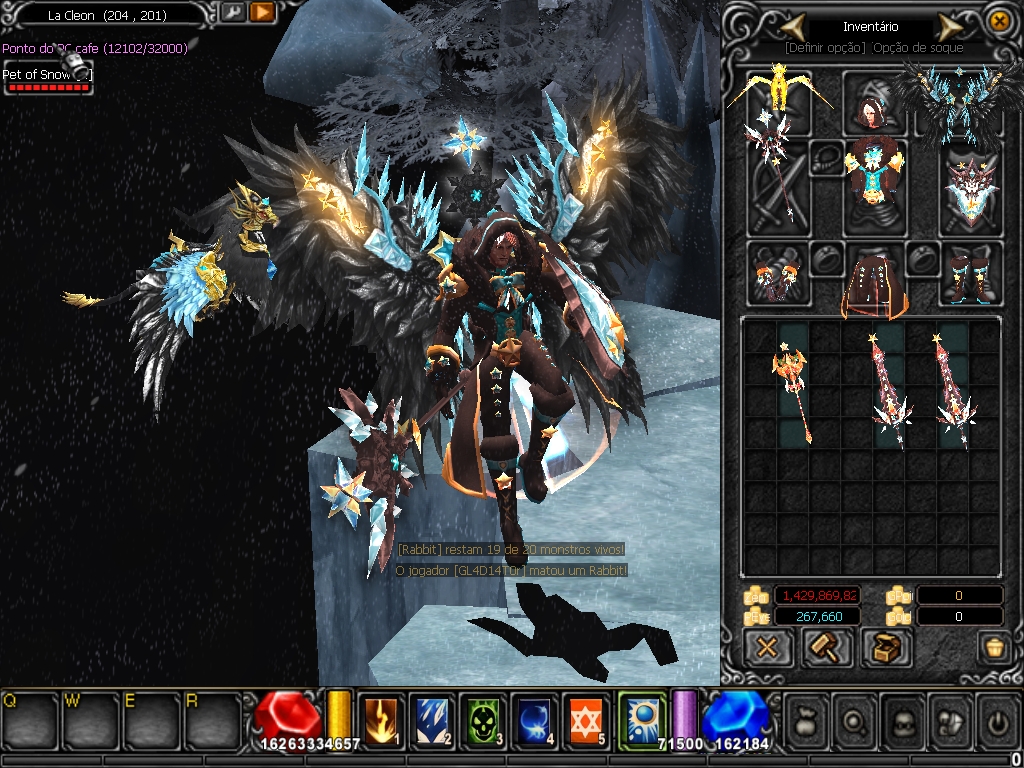Activate the flame skill in slot 1
Screen dimensions: 1024x768
pos(381,718)
